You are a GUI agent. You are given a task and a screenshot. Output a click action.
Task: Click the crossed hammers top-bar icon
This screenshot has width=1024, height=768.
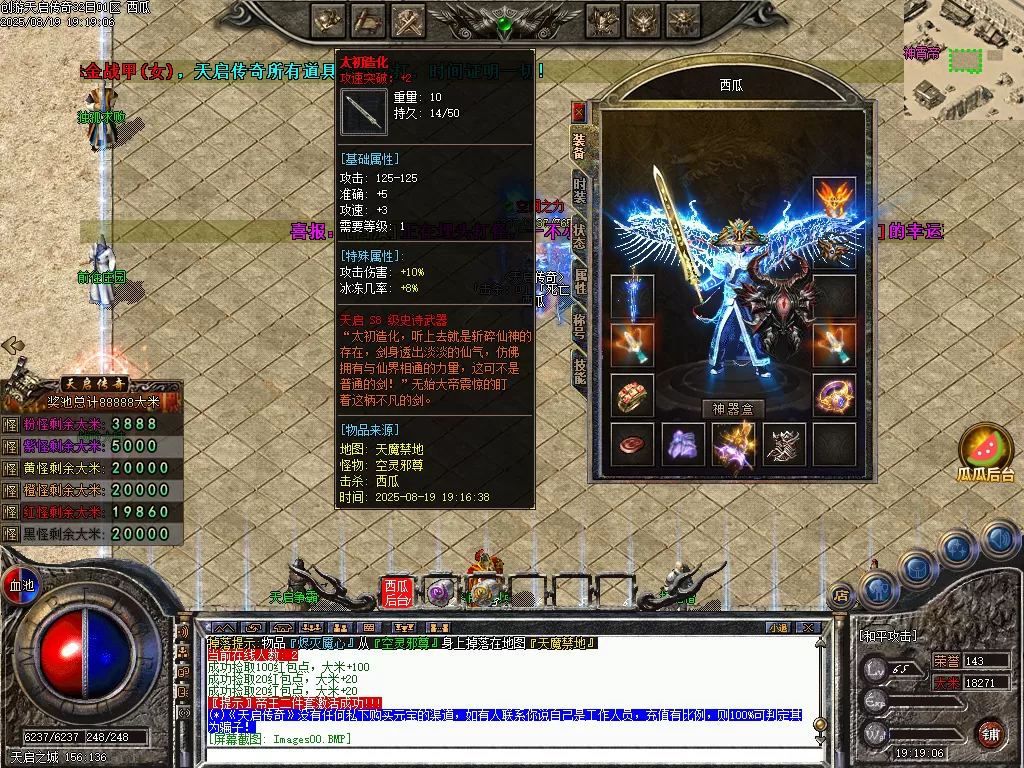(409, 20)
